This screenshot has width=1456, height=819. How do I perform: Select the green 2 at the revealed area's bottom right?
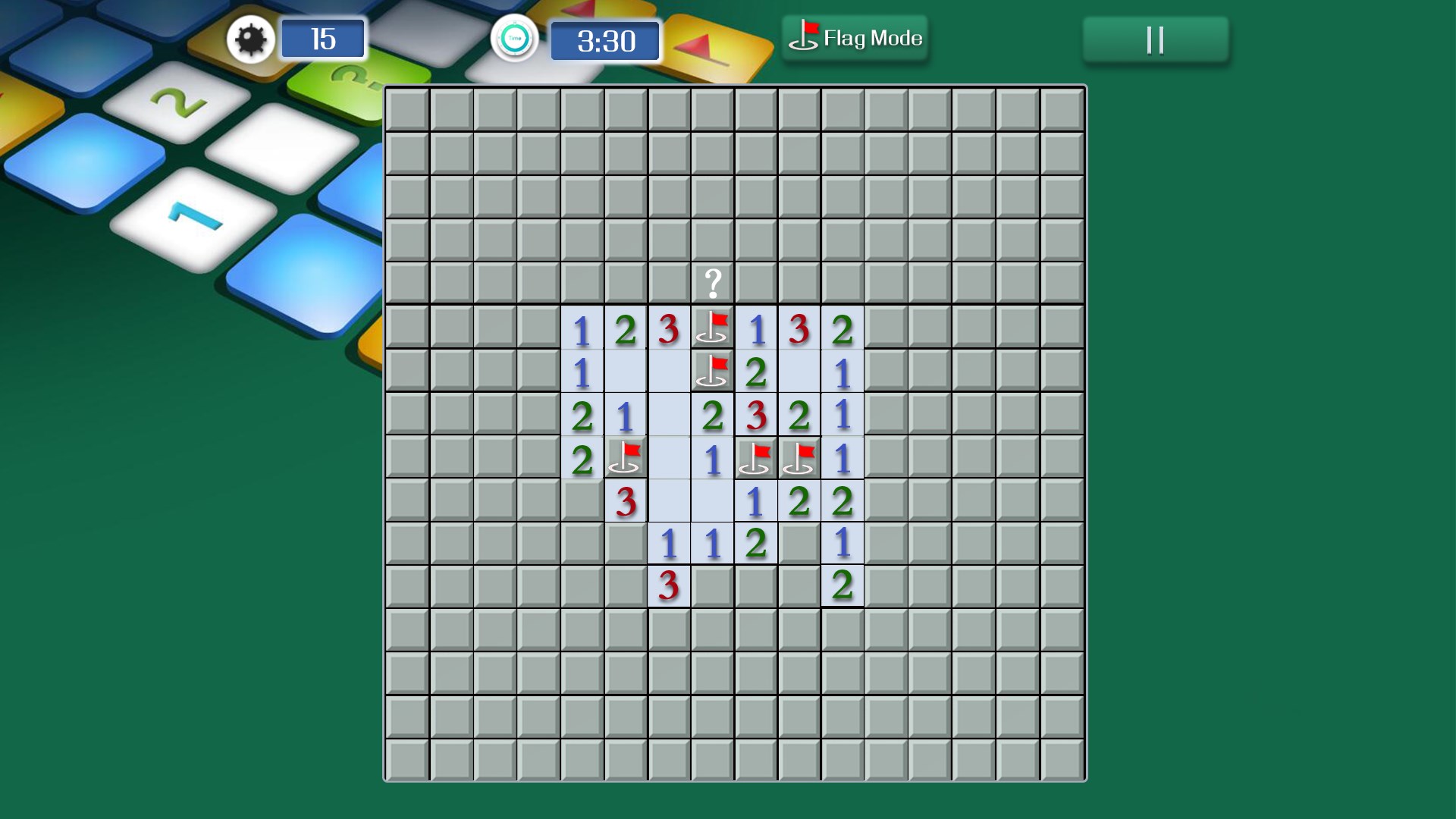tap(841, 585)
